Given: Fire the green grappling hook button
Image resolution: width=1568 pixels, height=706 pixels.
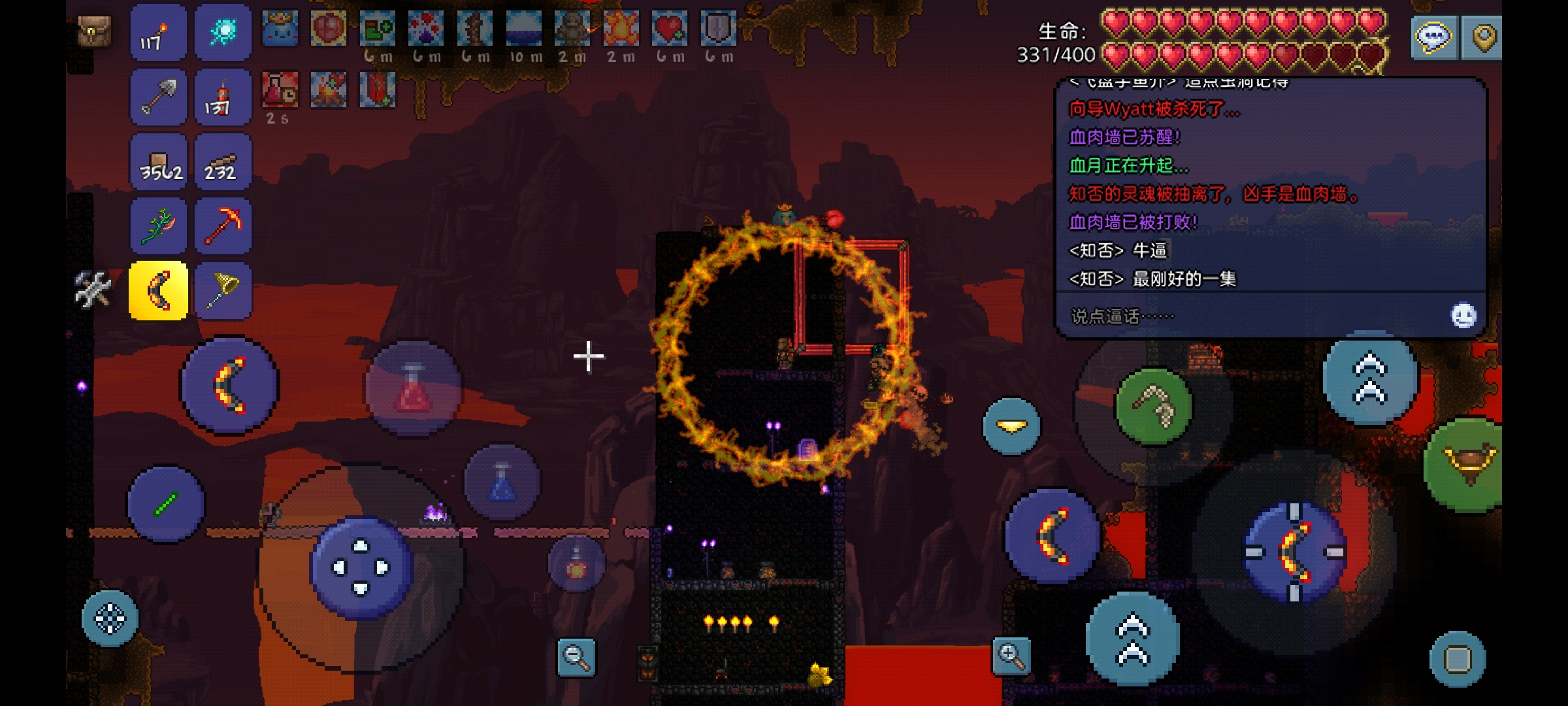Looking at the screenshot, I should coord(1153,406).
